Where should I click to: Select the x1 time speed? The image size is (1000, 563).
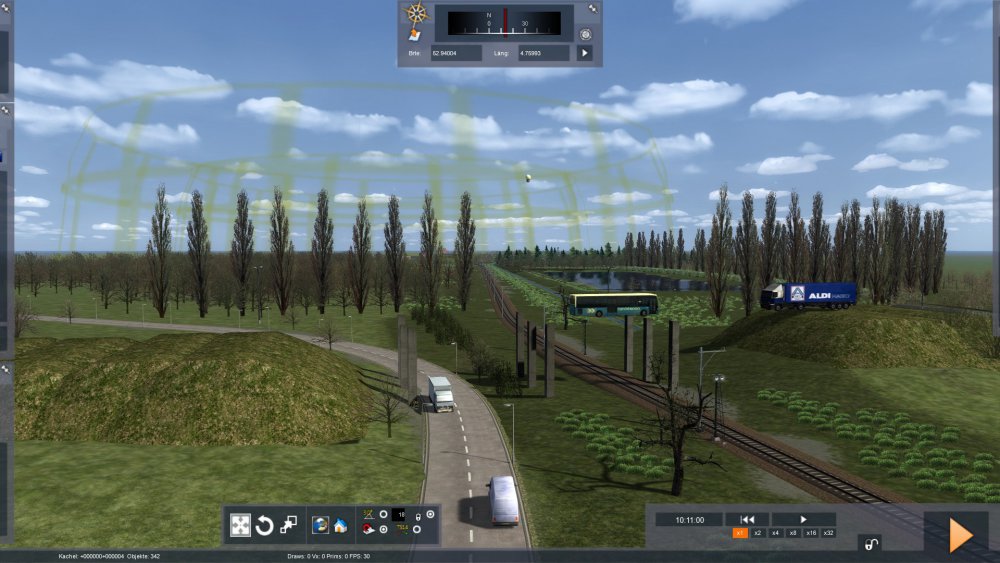740,533
